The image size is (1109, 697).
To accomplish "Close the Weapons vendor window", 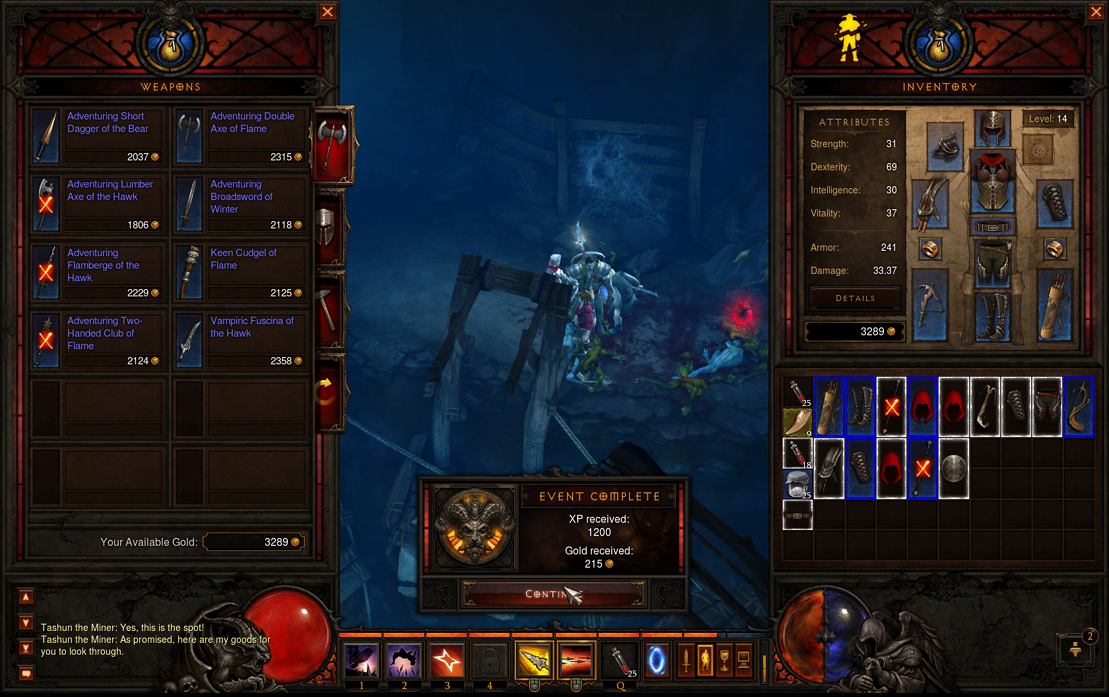I will pyautogui.click(x=327, y=12).
